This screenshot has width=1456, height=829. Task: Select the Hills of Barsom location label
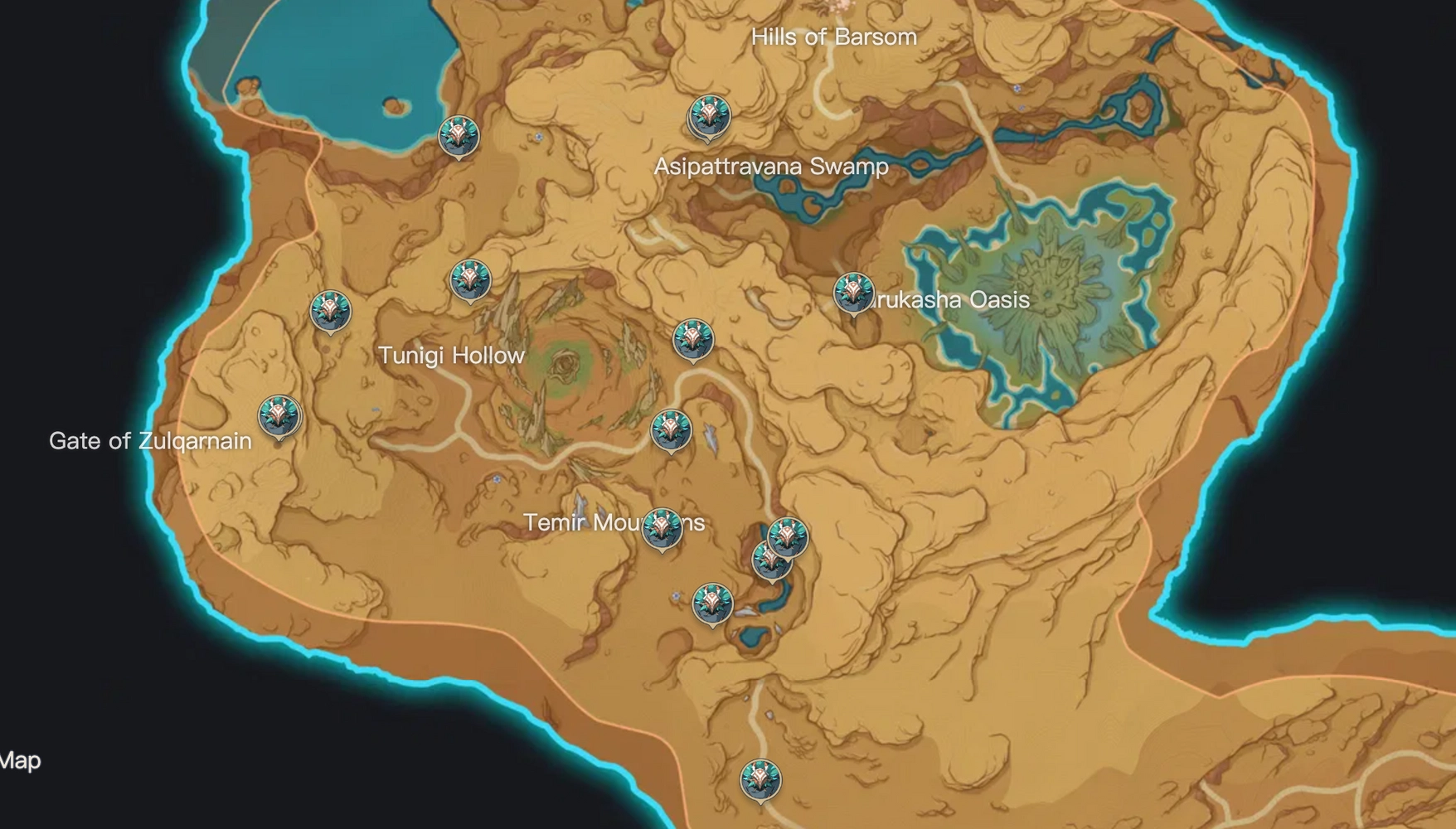coord(833,36)
